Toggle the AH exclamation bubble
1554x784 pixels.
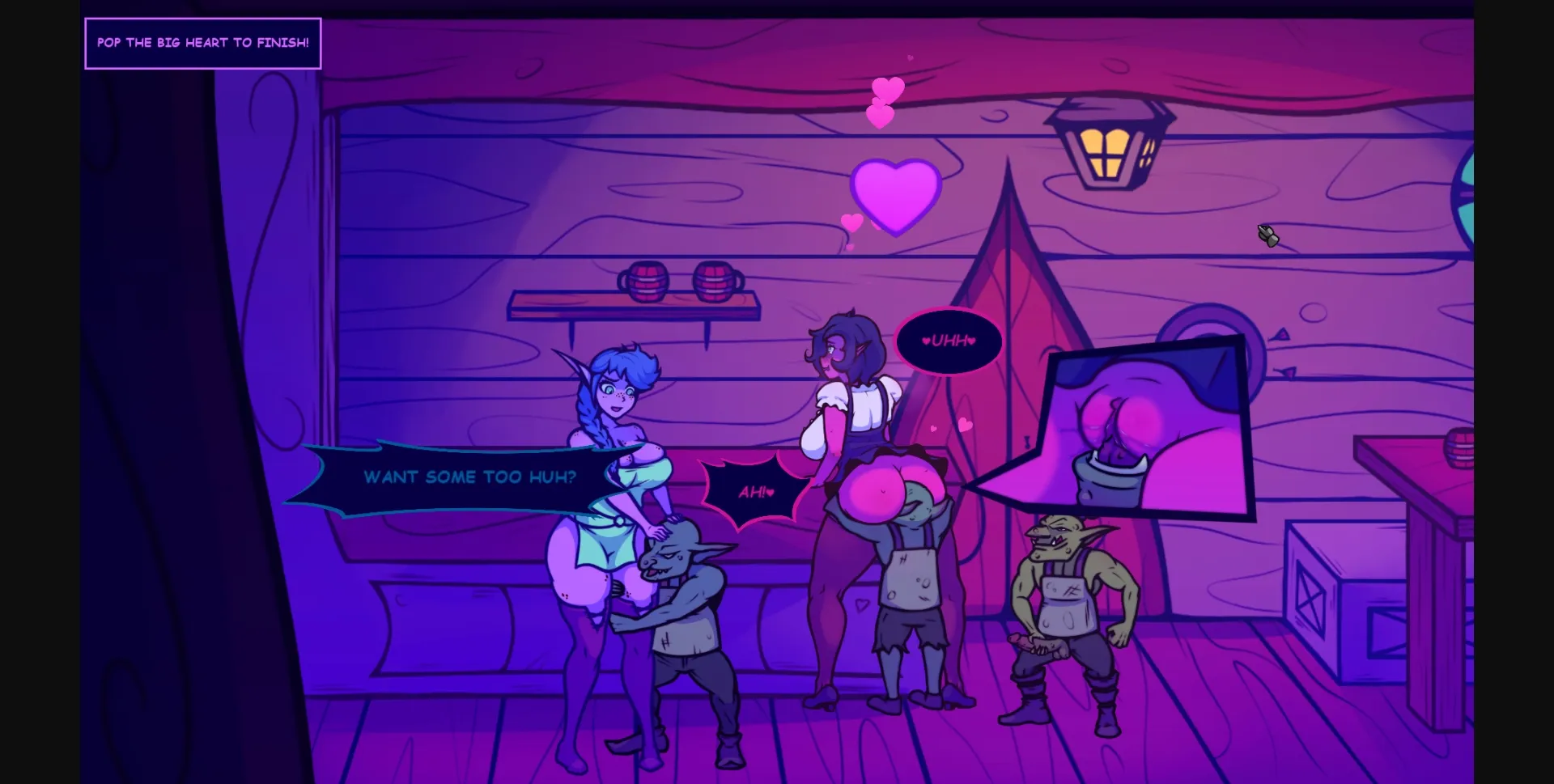tap(754, 489)
